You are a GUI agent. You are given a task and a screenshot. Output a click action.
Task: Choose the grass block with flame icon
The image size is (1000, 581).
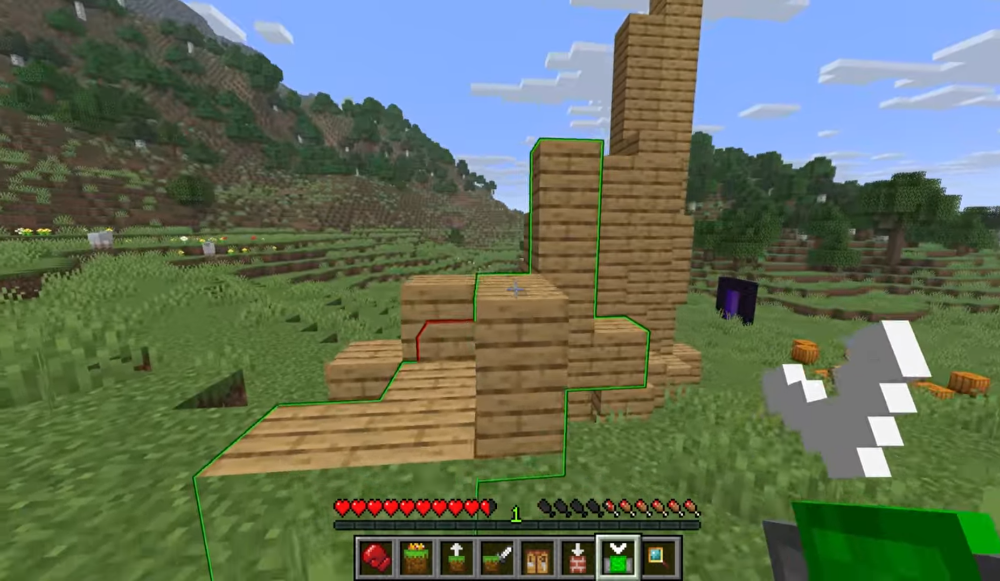[415, 556]
